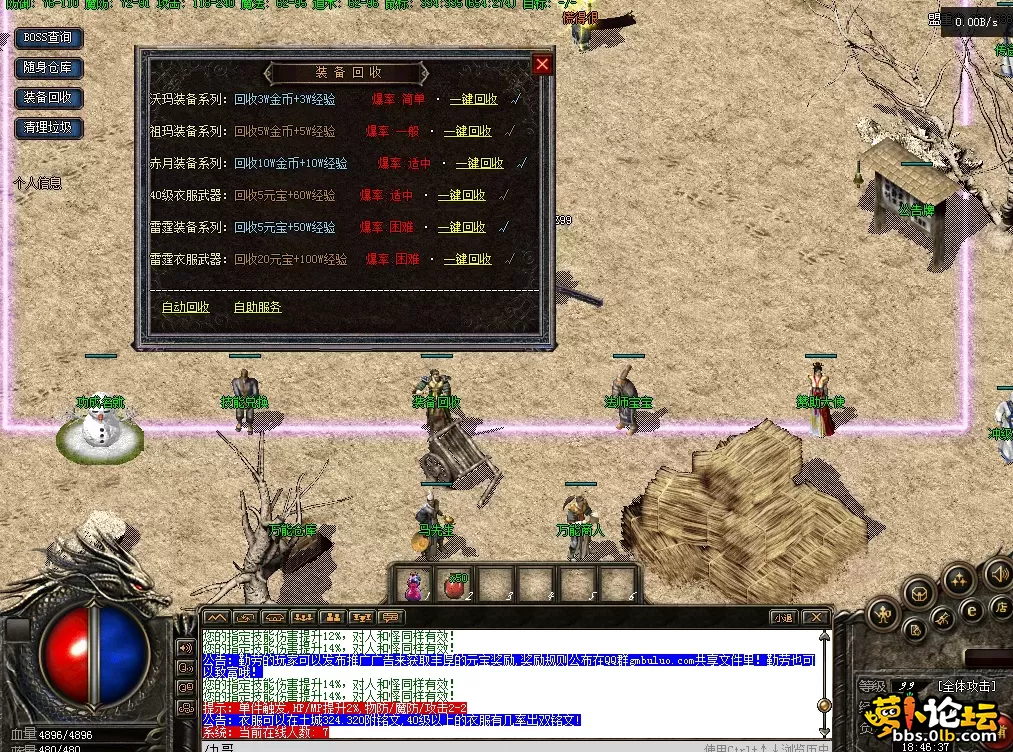Click the 装备回收 side button
Screen dimensions: 1013x752
click(48, 98)
